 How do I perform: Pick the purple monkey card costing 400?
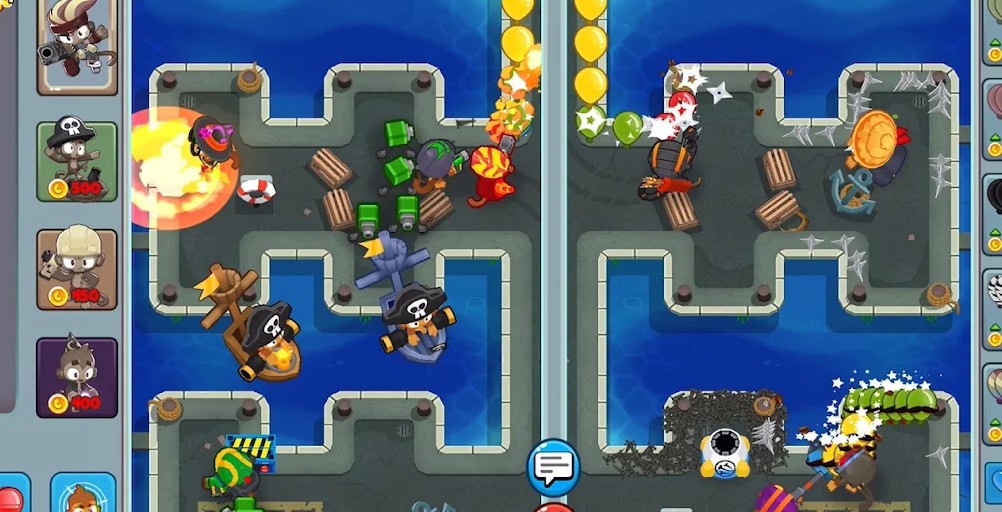tap(77, 377)
